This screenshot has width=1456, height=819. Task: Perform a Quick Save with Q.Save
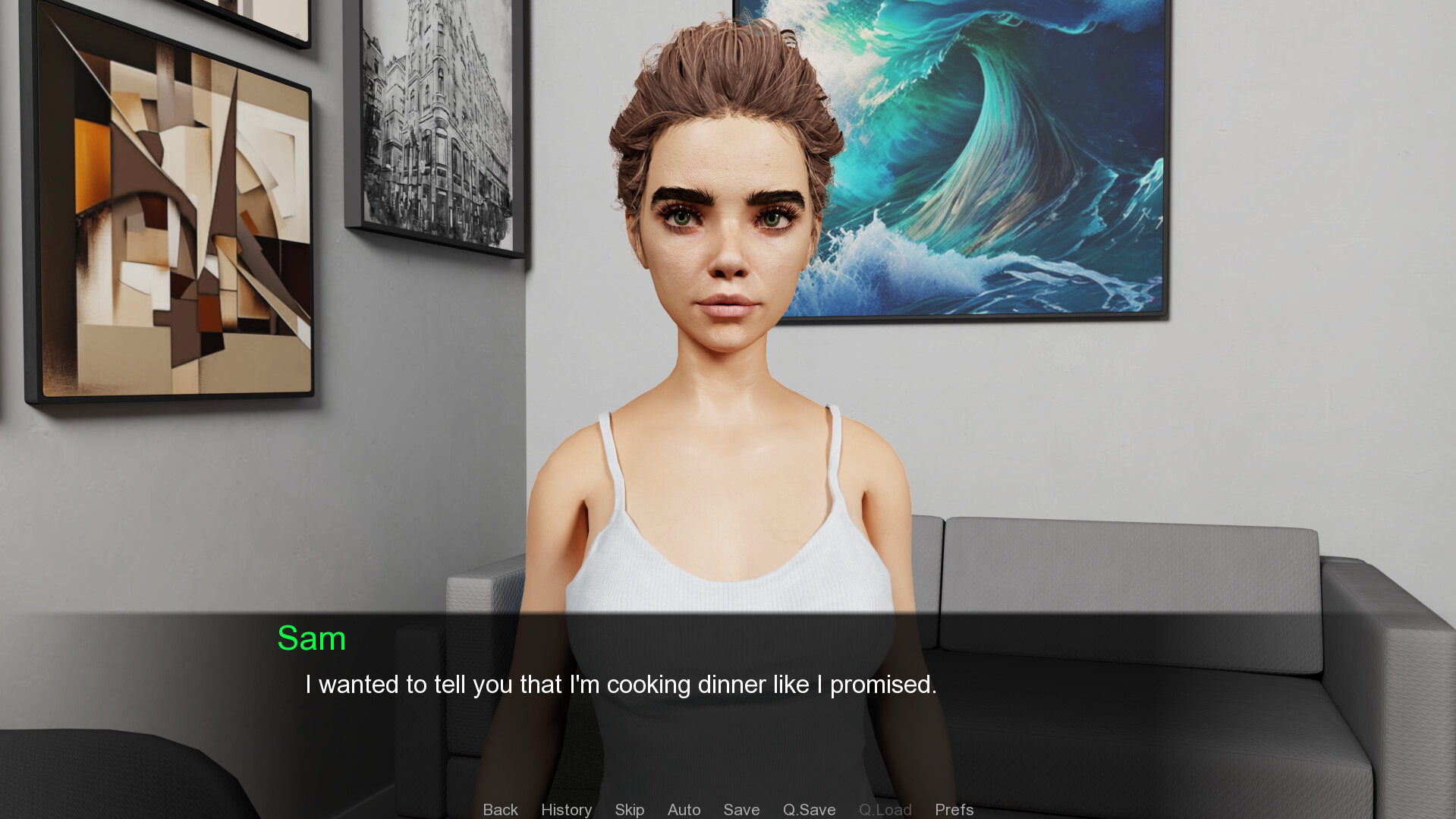click(x=809, y=809)
